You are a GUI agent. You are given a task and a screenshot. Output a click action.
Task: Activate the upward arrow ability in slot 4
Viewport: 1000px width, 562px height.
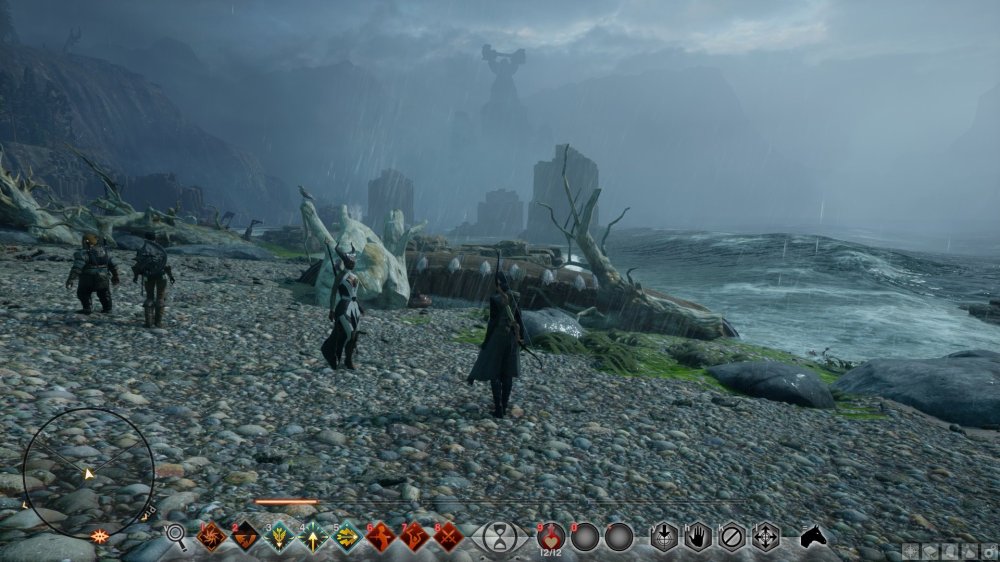[x=313, y=537]
